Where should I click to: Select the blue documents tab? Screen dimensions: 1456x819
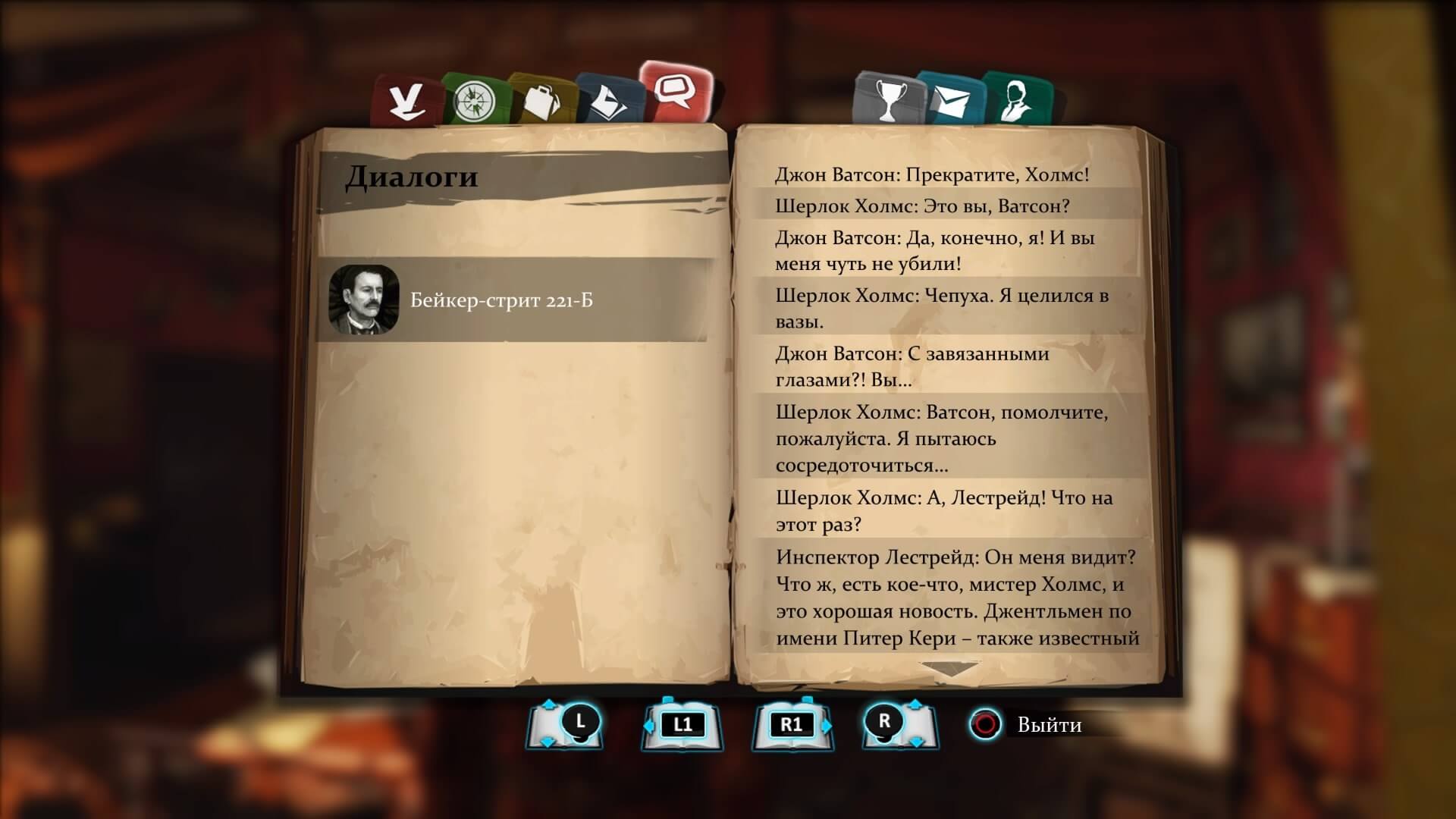[608, 100]
